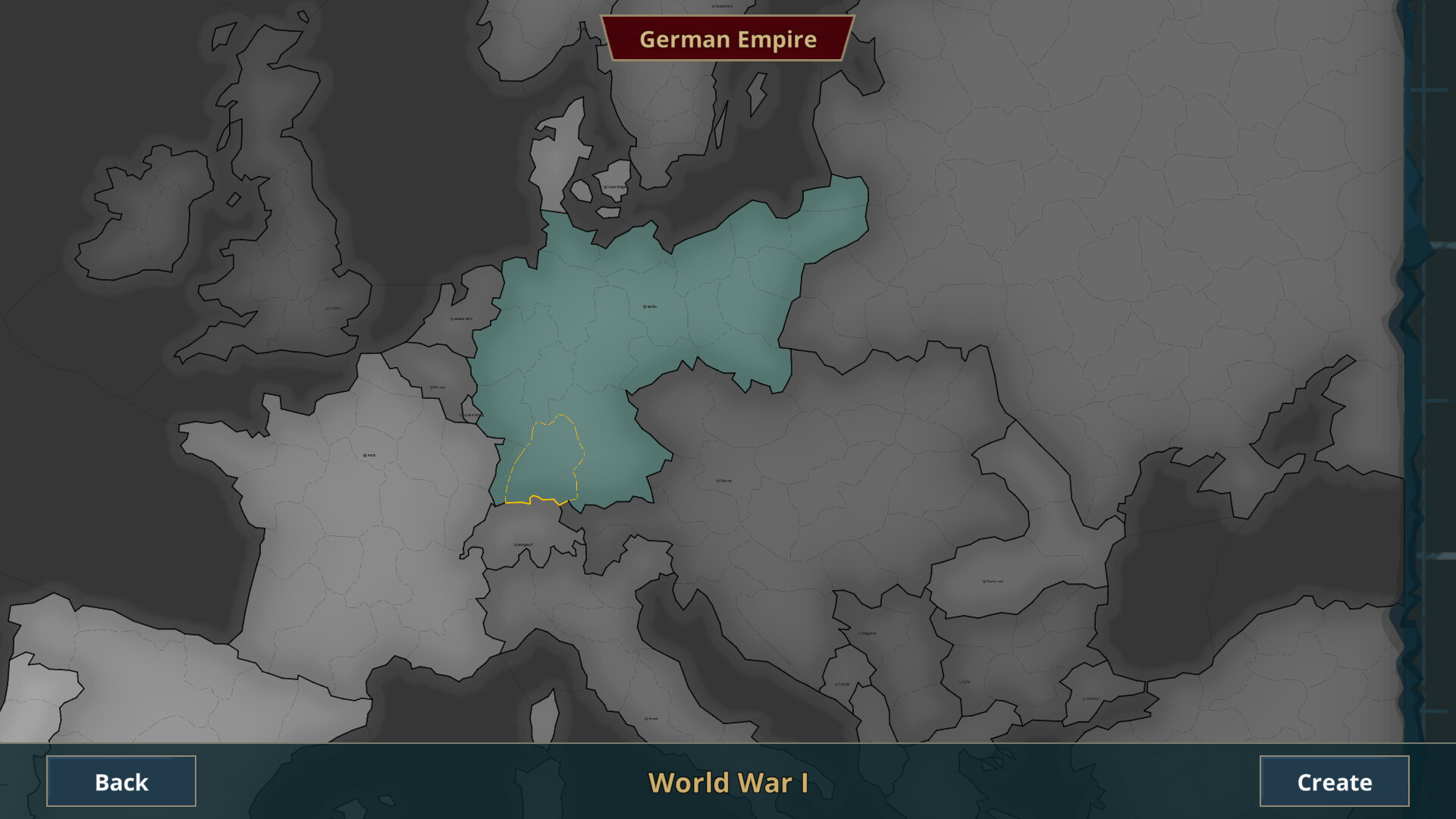
Task: Click the Berlin capital crown icon
Action: (x=643, y=306)
